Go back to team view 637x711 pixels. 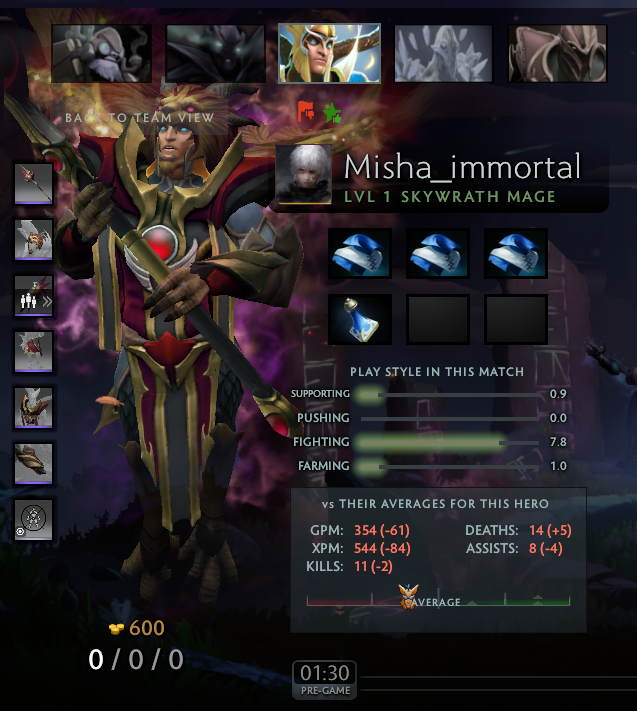tap(139, 118)
